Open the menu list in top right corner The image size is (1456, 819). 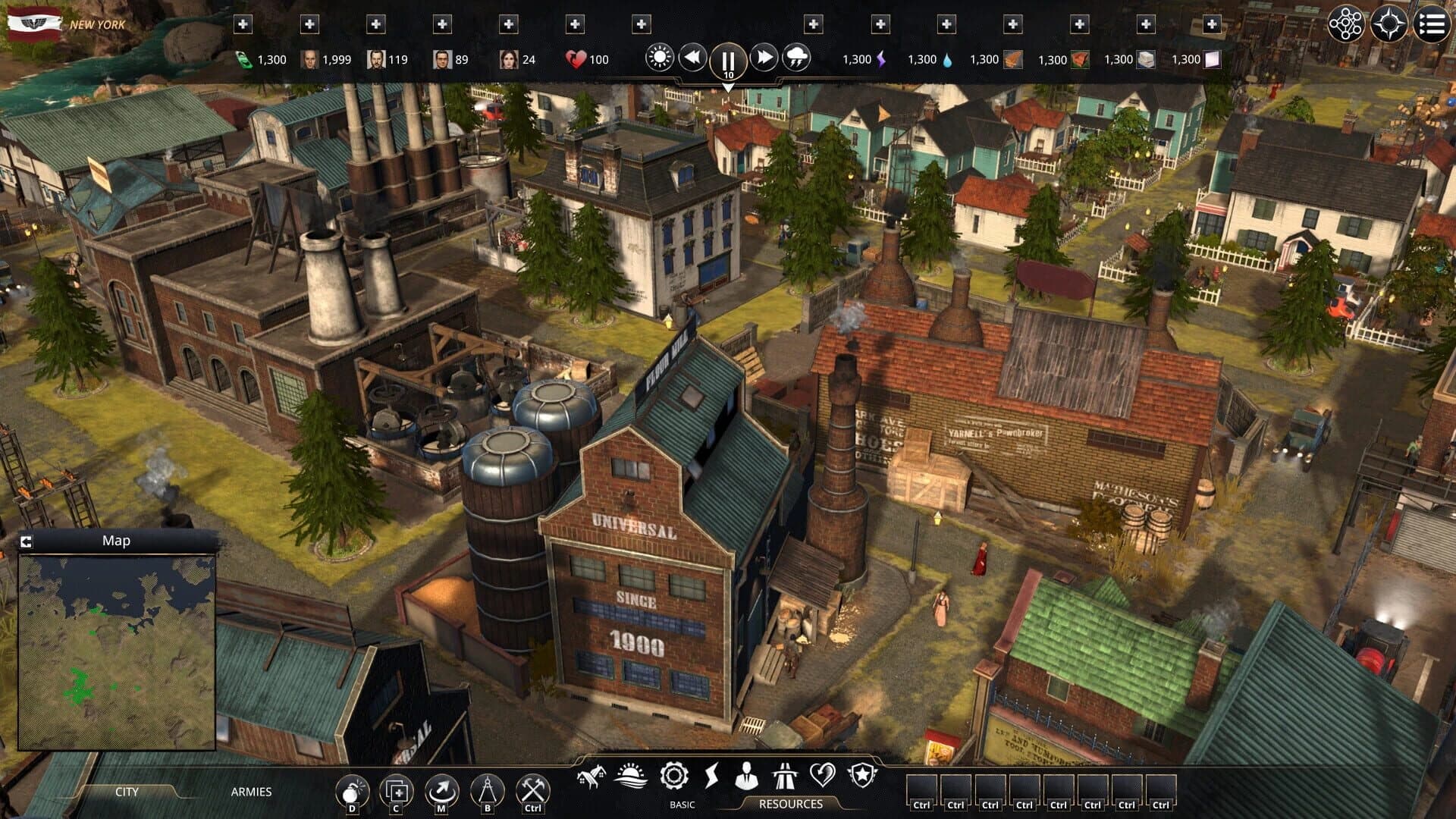1432,23
